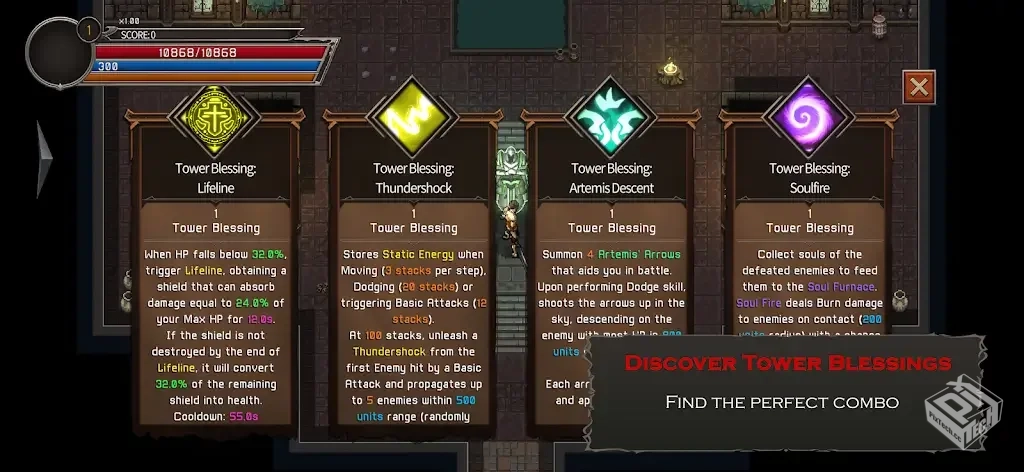Image resolution: width=1024 pixels, height=472 pixels.
Task: Close the blessing selection with the X button
Action: point(919,87)
